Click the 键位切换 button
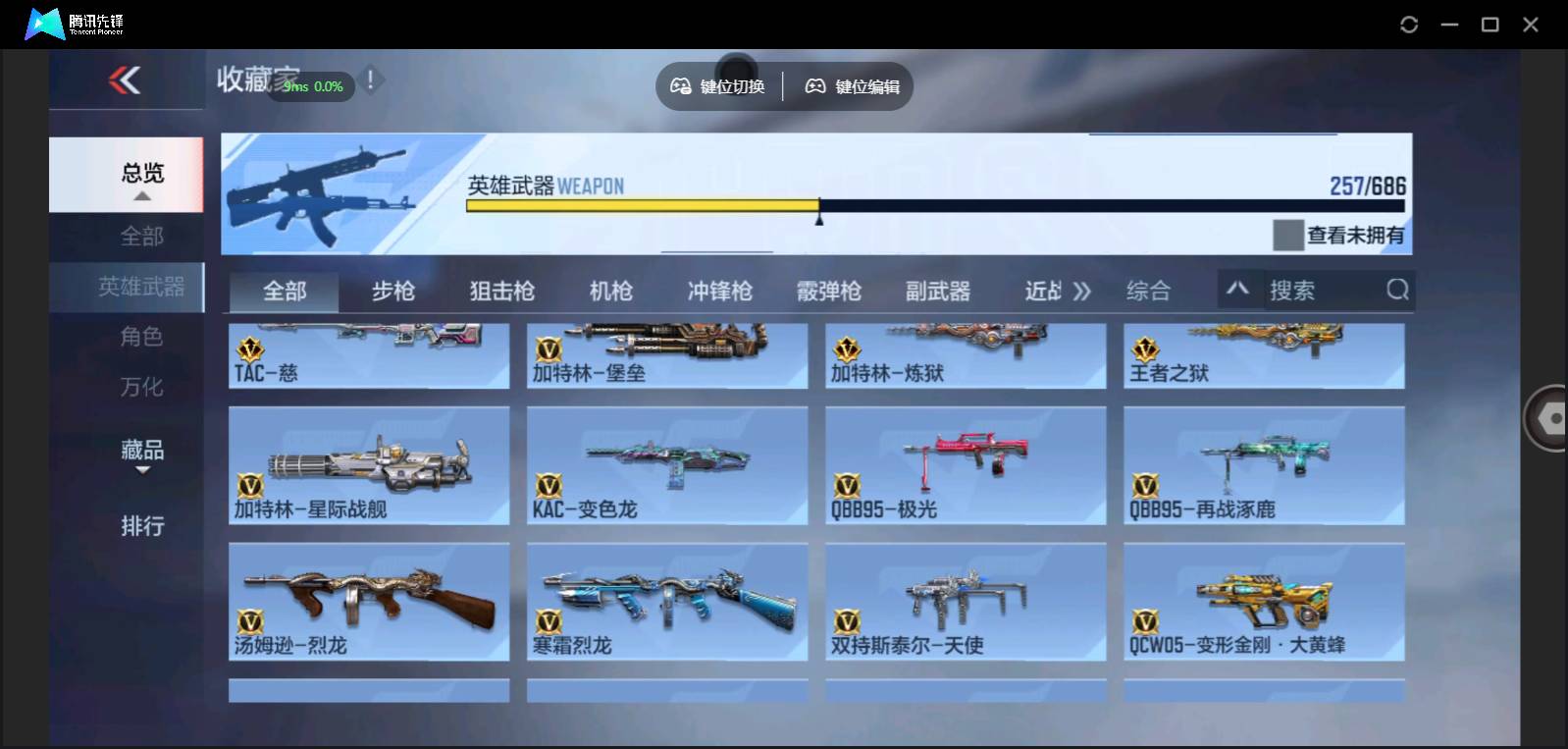1568x749 pixels. click(718, 85)
